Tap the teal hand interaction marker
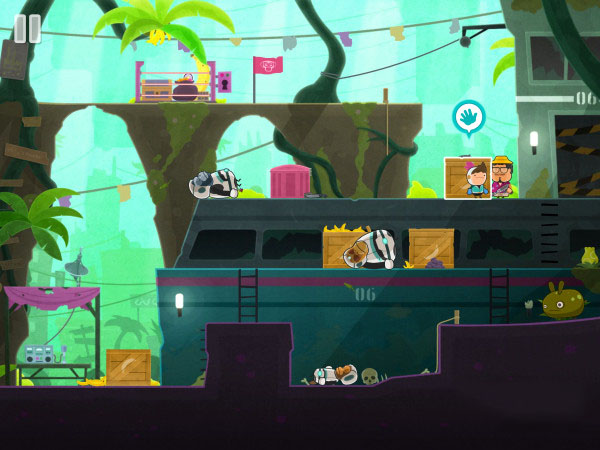 [467, 117]
